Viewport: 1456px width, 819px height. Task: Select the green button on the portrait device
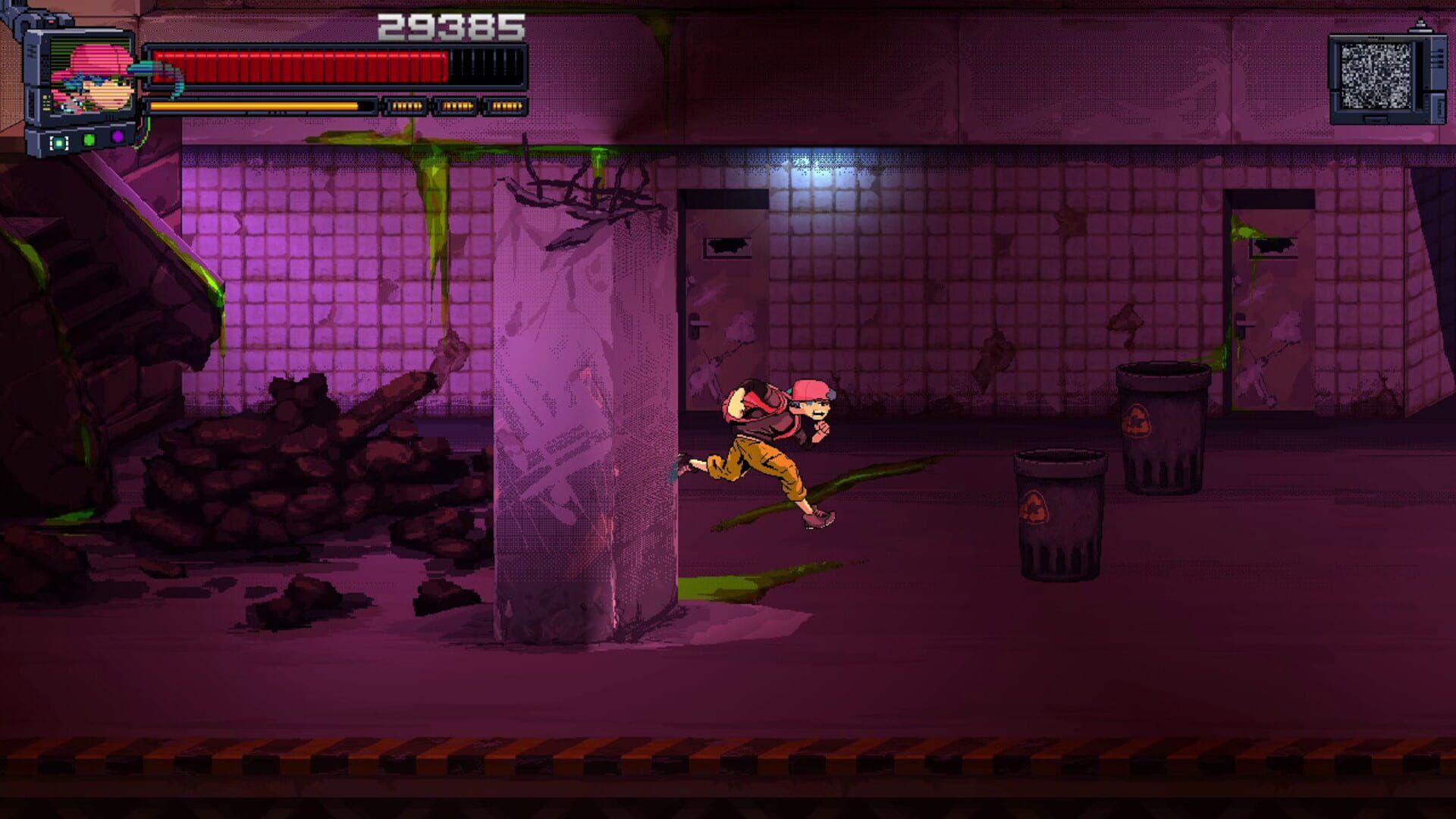point(89,140)
